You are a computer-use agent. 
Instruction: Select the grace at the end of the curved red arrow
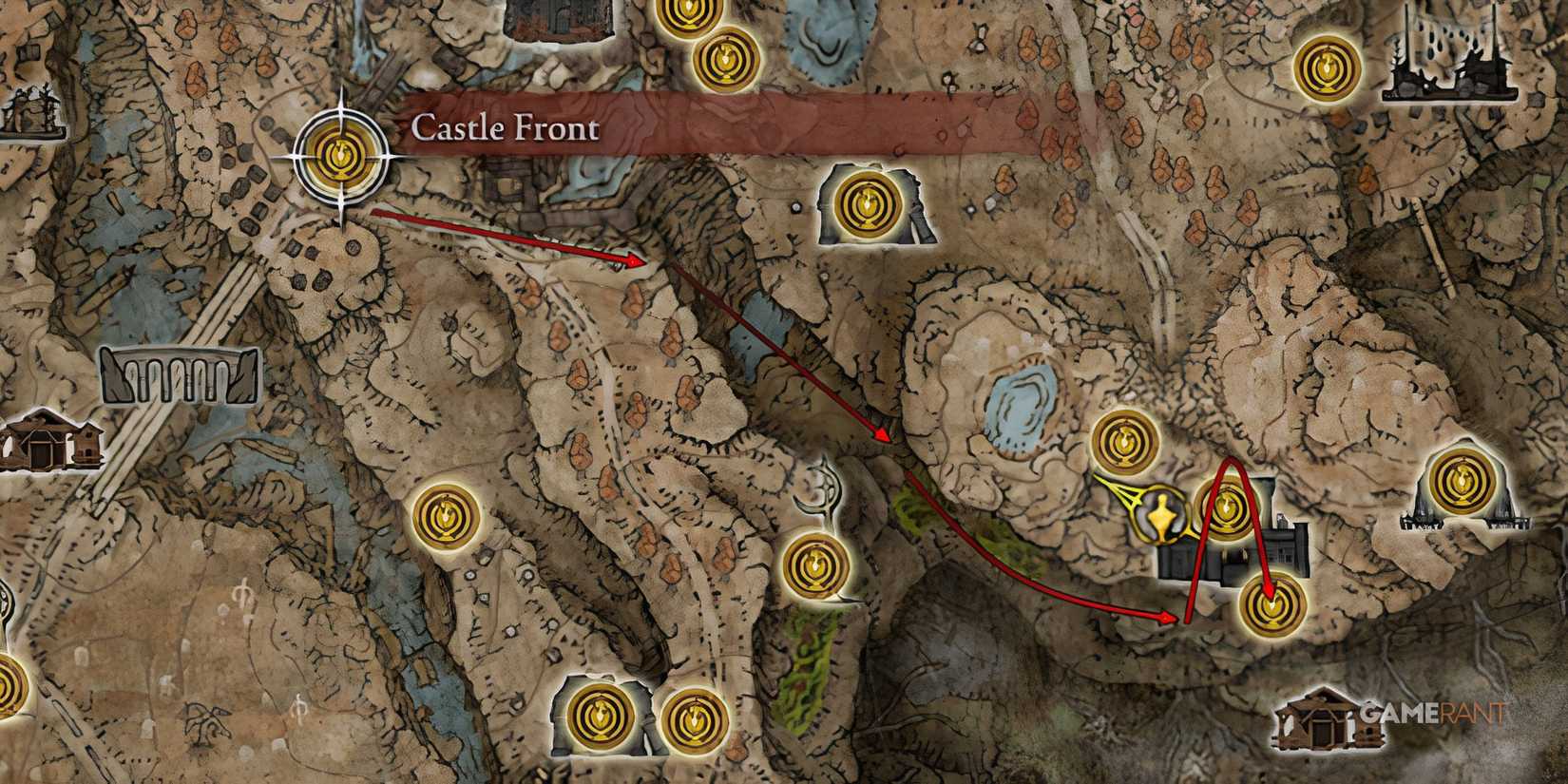(1272, 605)
